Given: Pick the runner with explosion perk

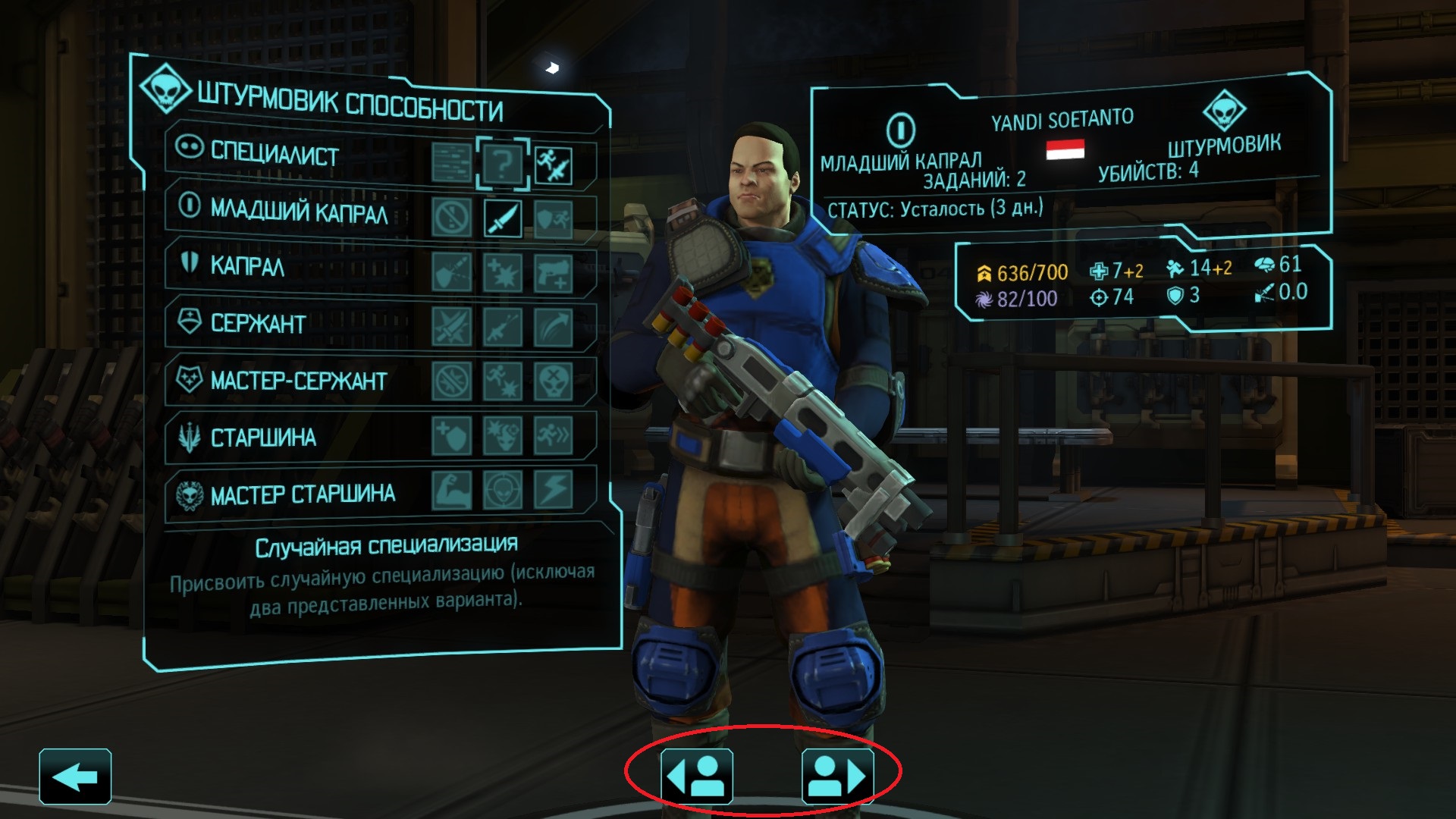Looking at the screenshot, I should pos(503,381).
